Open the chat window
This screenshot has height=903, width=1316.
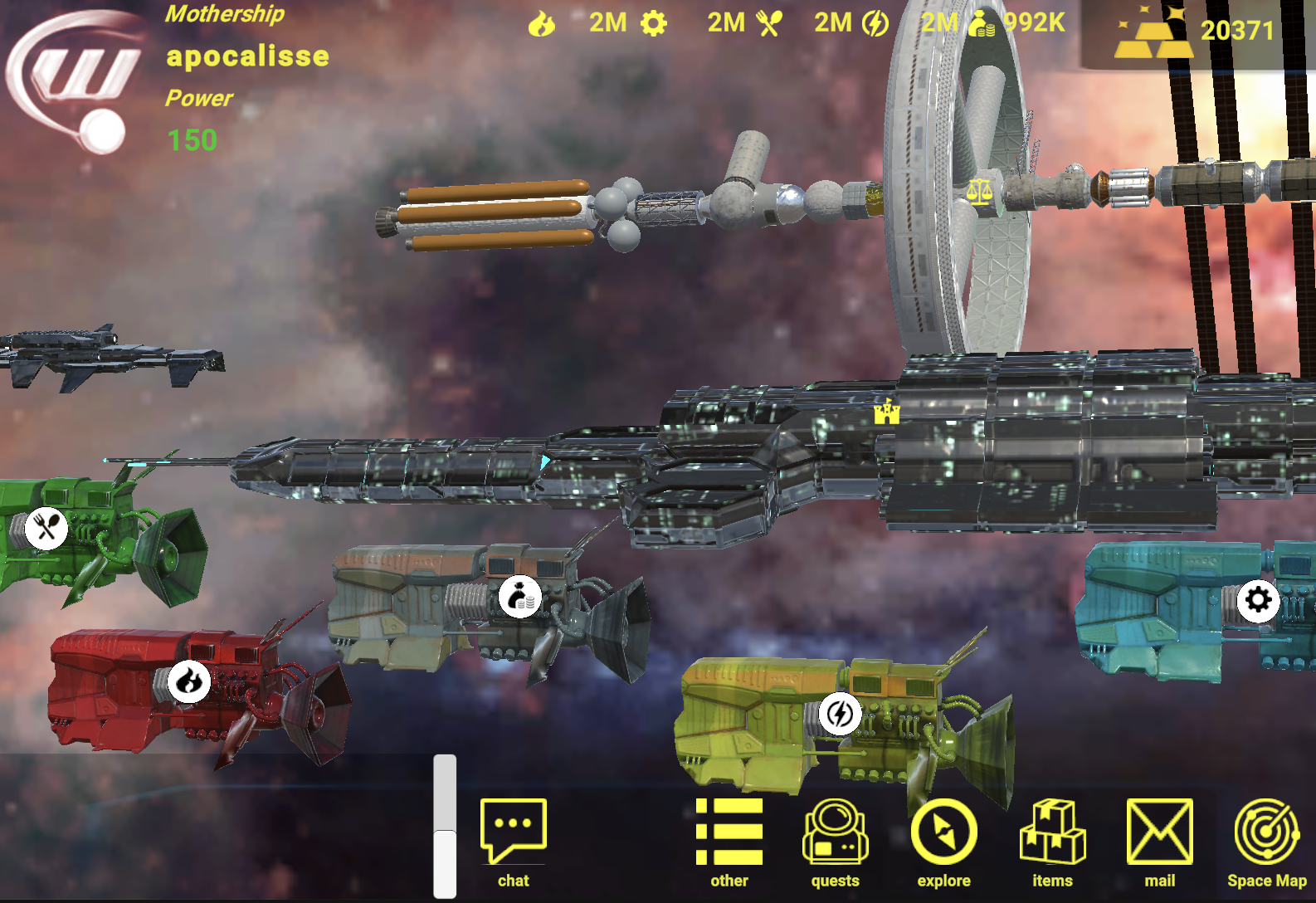click(513, 841)
